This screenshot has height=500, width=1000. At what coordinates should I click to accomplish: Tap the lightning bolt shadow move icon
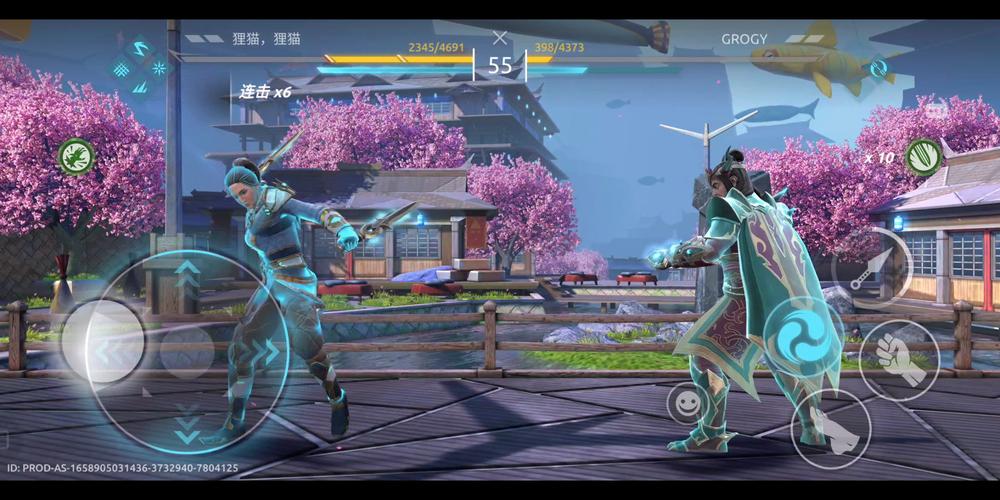(139, 48)
